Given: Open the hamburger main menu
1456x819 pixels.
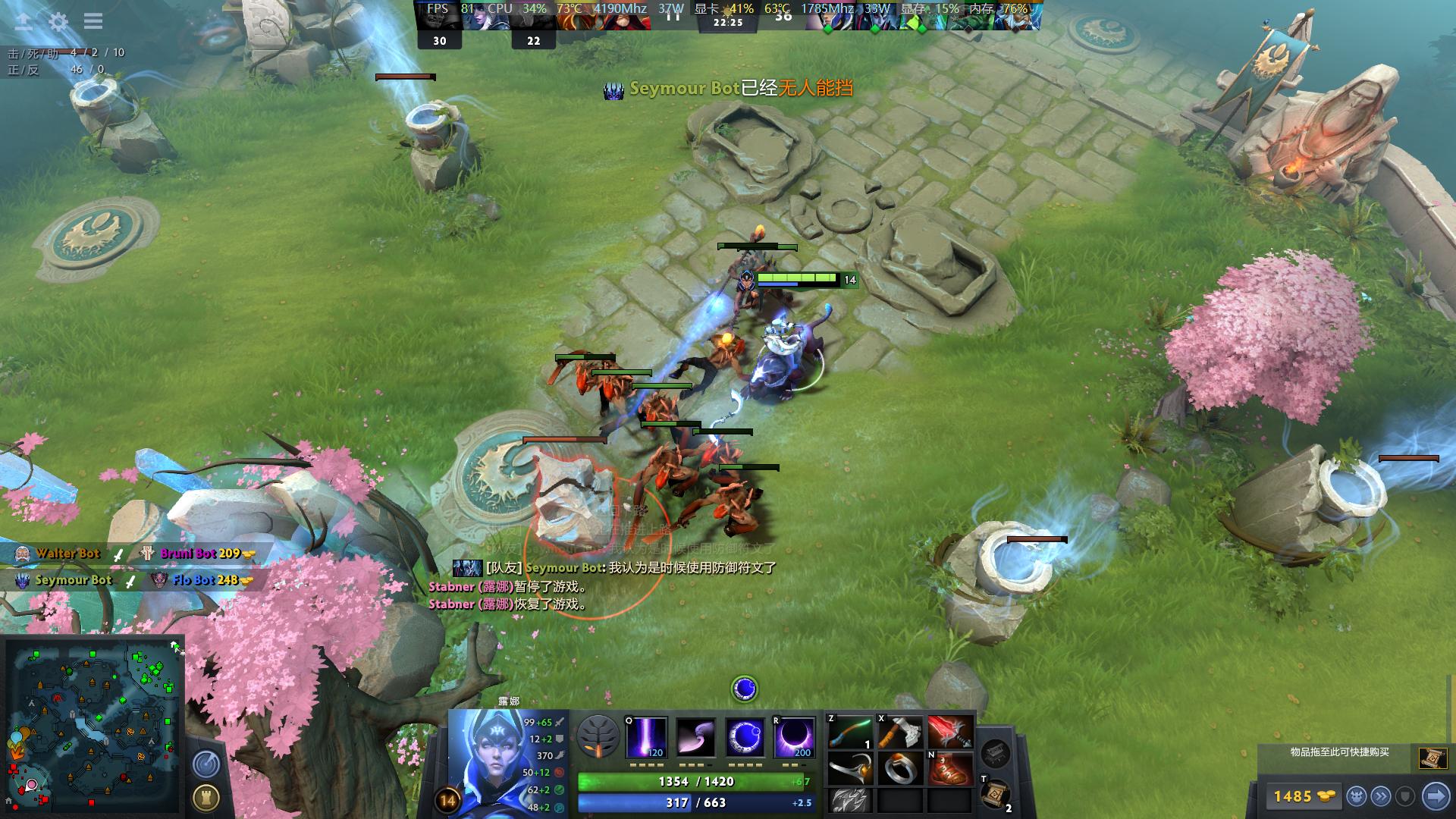Looking at the screenshot, I should 93,21.
